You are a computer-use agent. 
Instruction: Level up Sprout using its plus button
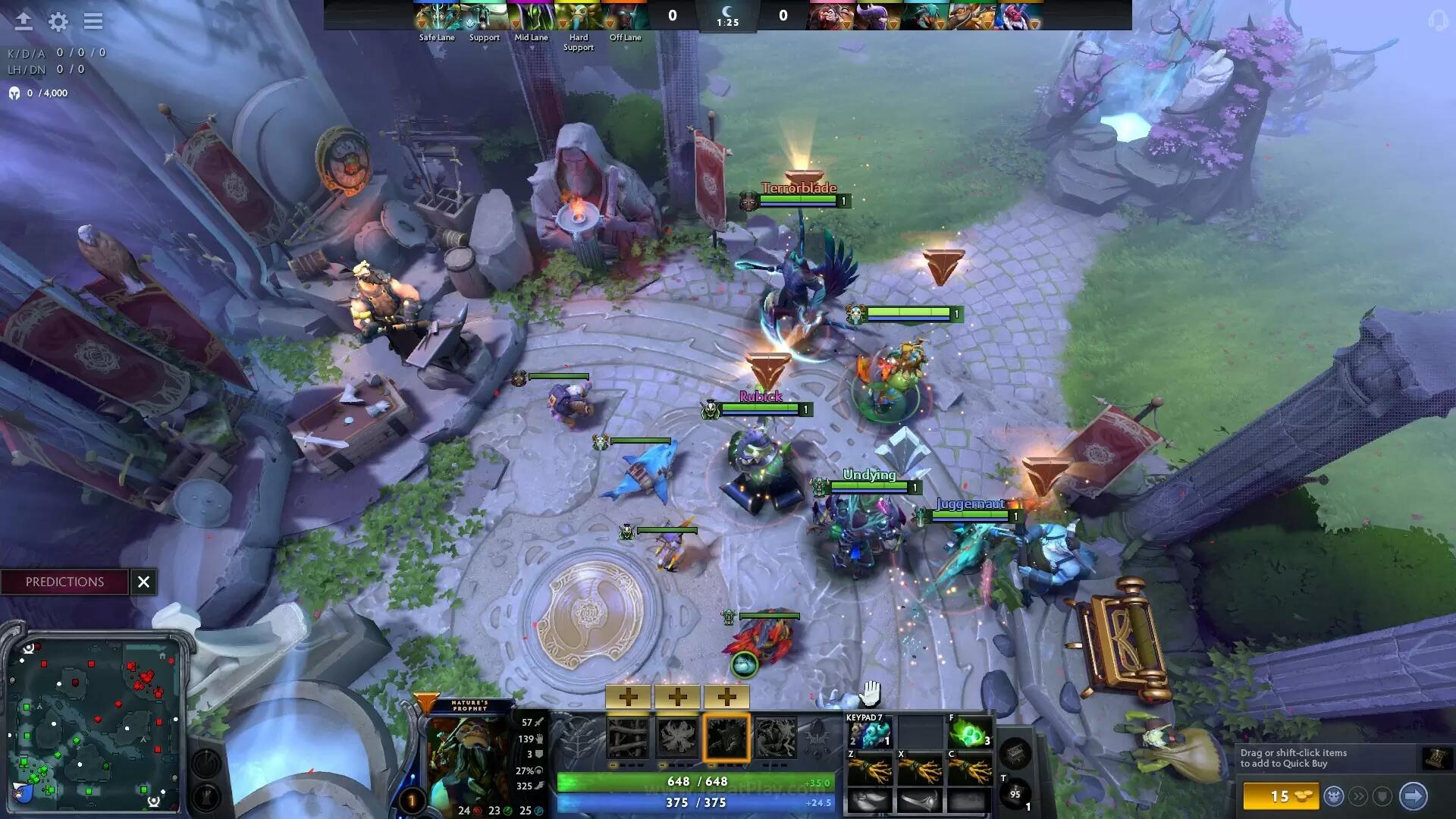pyautogui.click(x=628, y=696)
